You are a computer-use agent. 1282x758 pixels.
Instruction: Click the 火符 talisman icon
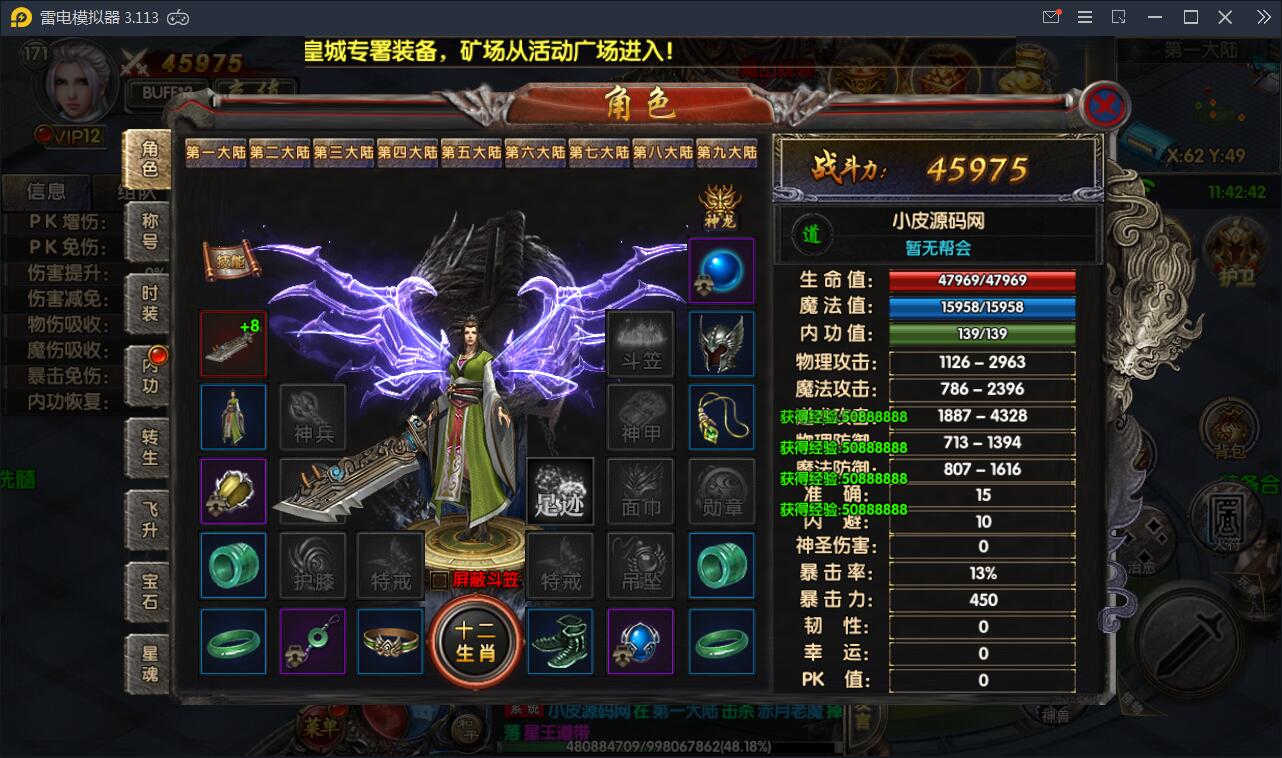tap(1226, 516)
